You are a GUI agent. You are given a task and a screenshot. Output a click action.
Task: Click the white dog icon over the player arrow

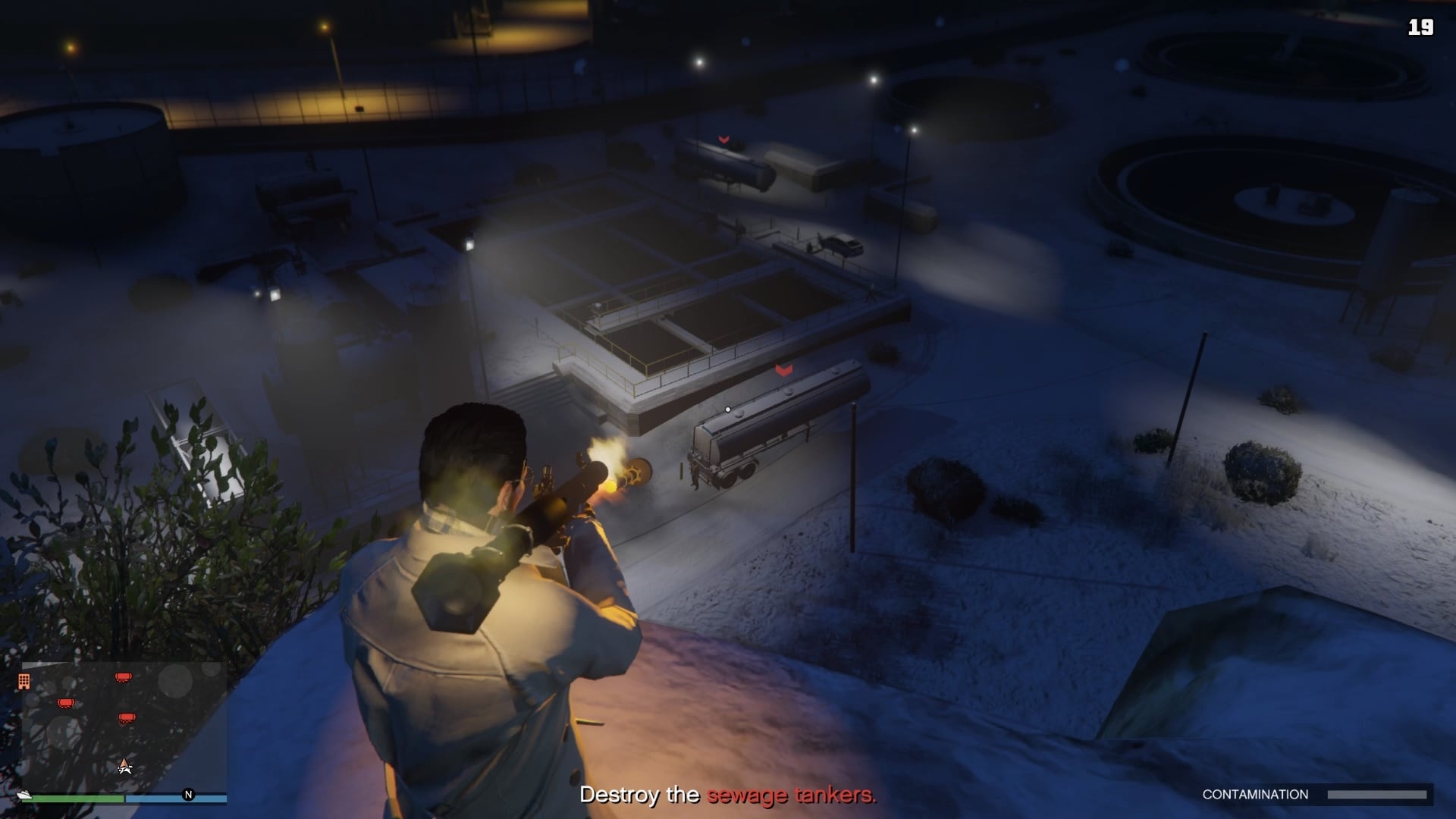125,770
